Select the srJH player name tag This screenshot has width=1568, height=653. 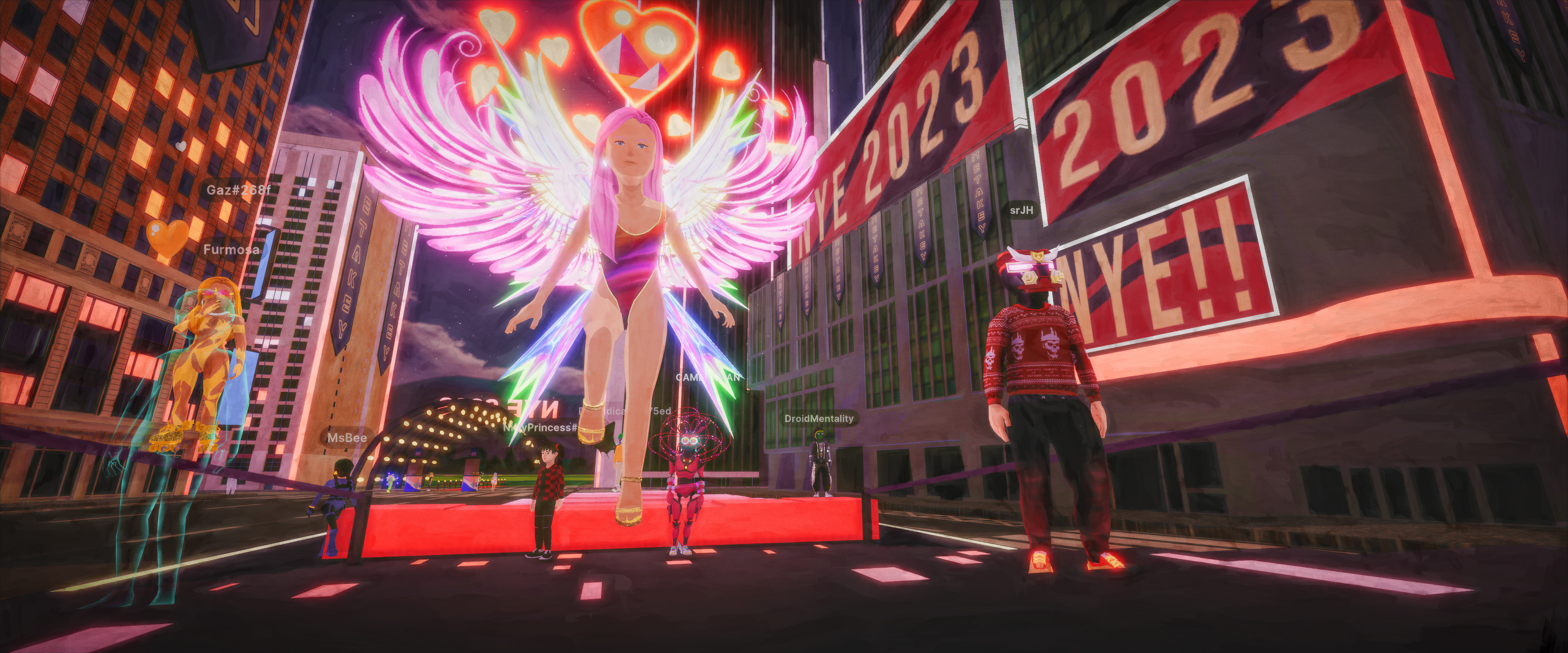(1021, 211)
